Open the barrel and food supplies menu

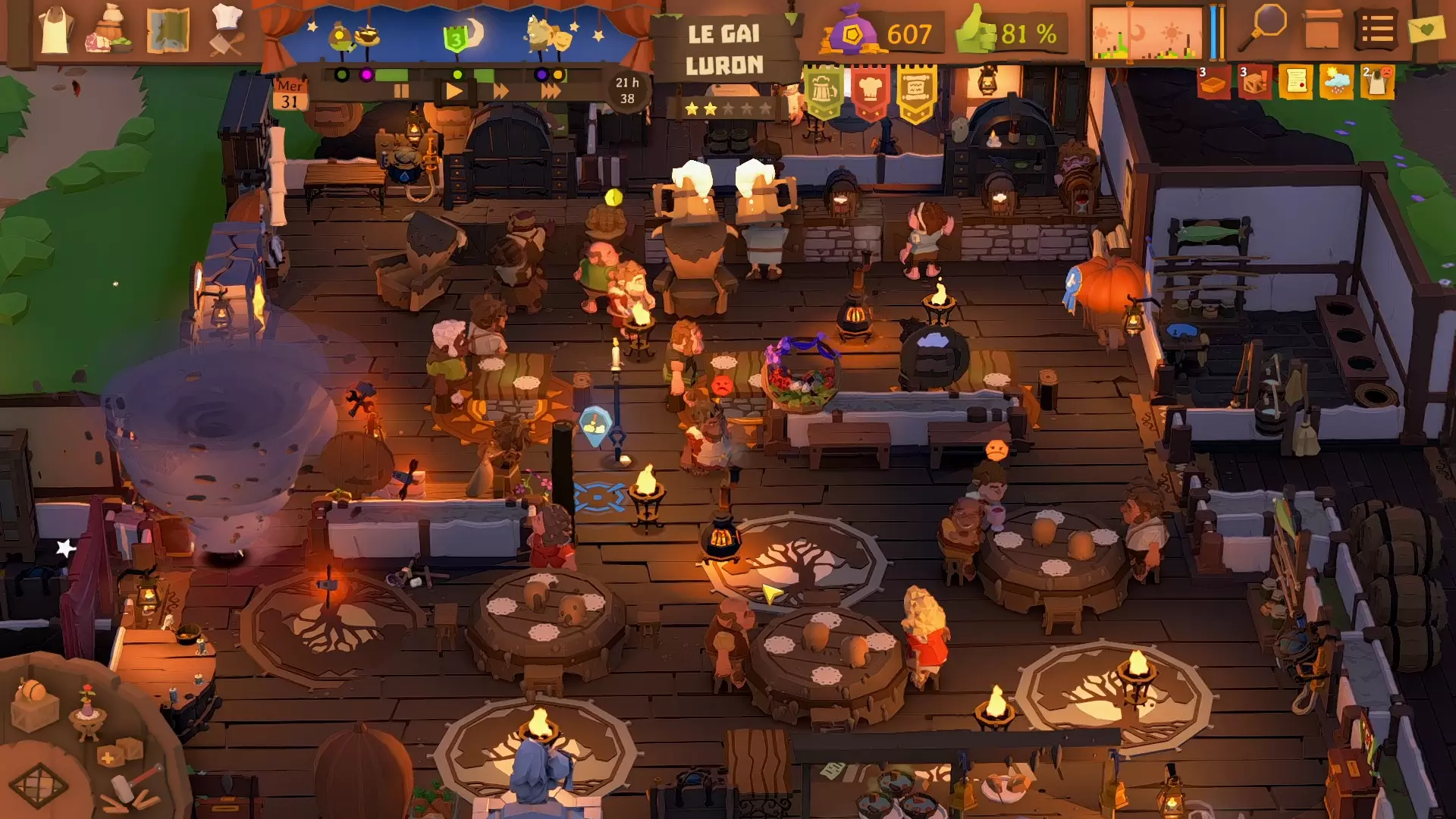point(111,32)
